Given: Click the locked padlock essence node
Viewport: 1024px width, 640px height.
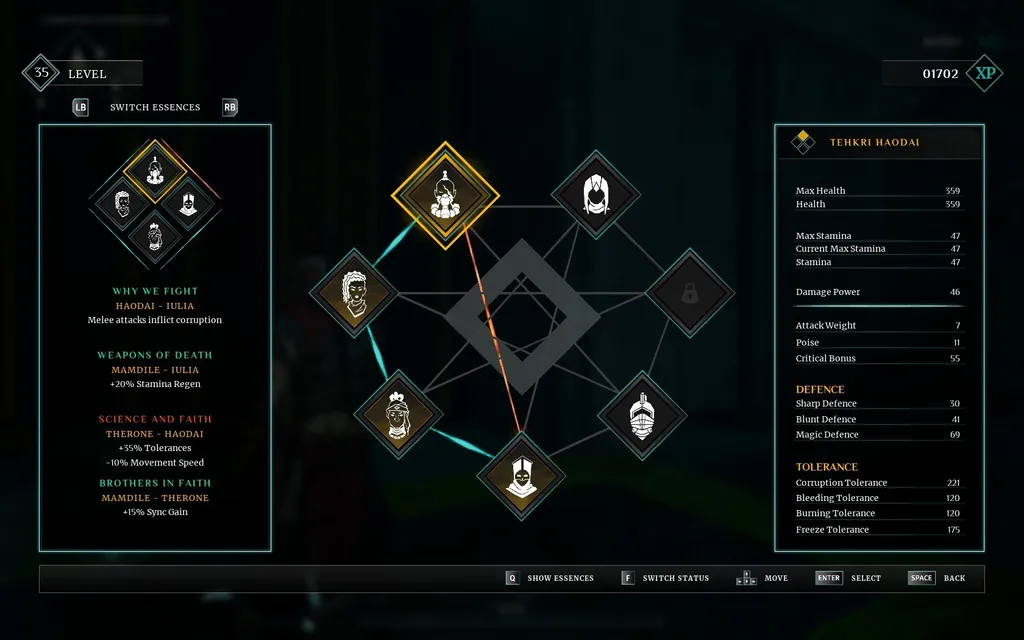Looking at the screenshot, I should (x=689, y=293).
